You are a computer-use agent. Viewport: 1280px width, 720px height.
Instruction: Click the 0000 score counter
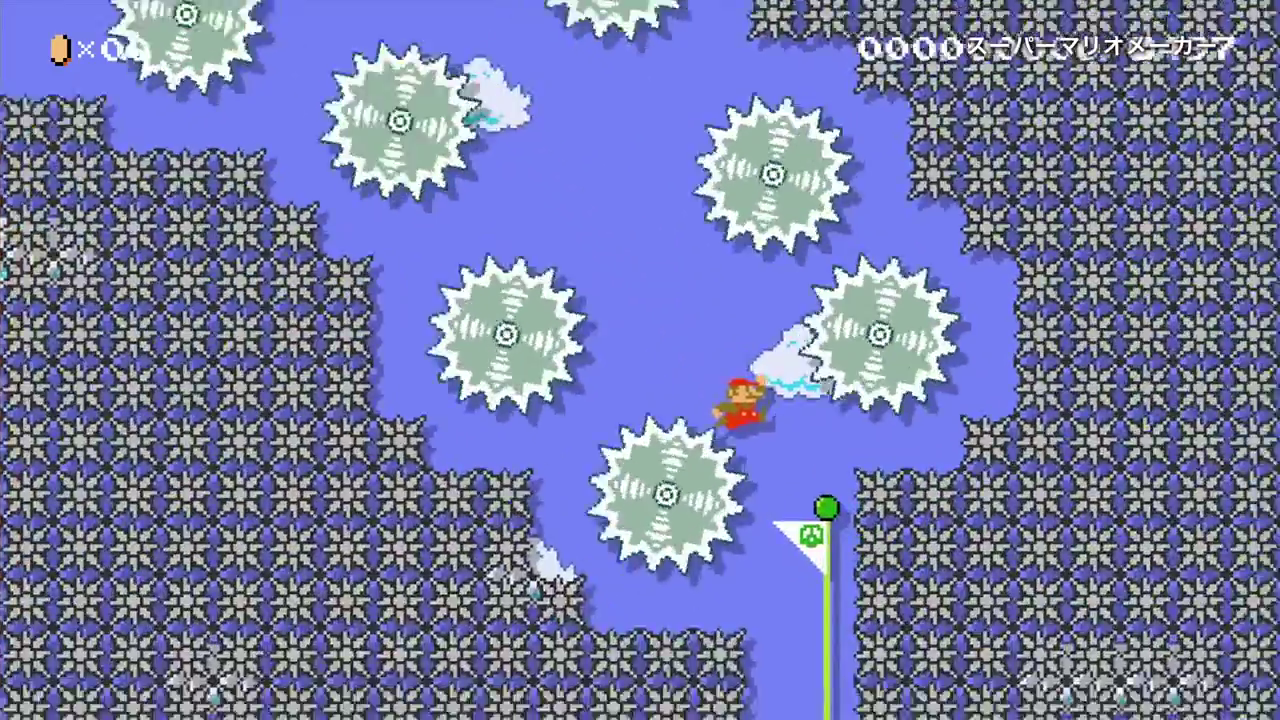tap(910, 47)
